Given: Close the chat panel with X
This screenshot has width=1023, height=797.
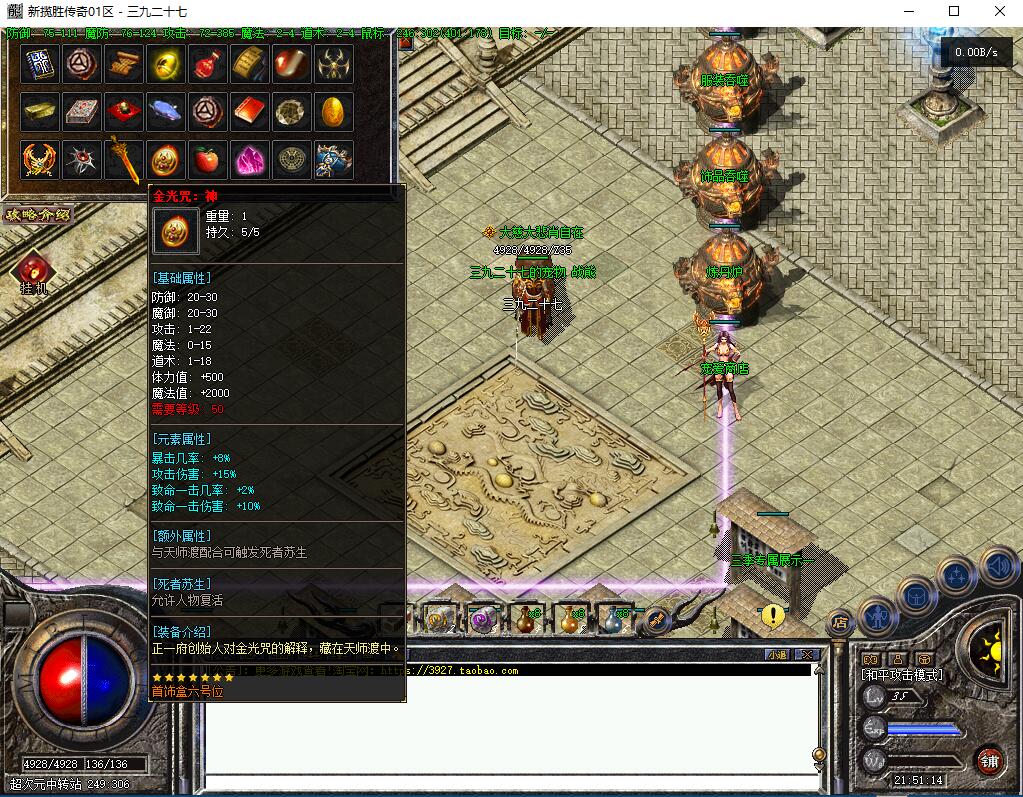Looking at the screenshot, I should tap(807, 655).
